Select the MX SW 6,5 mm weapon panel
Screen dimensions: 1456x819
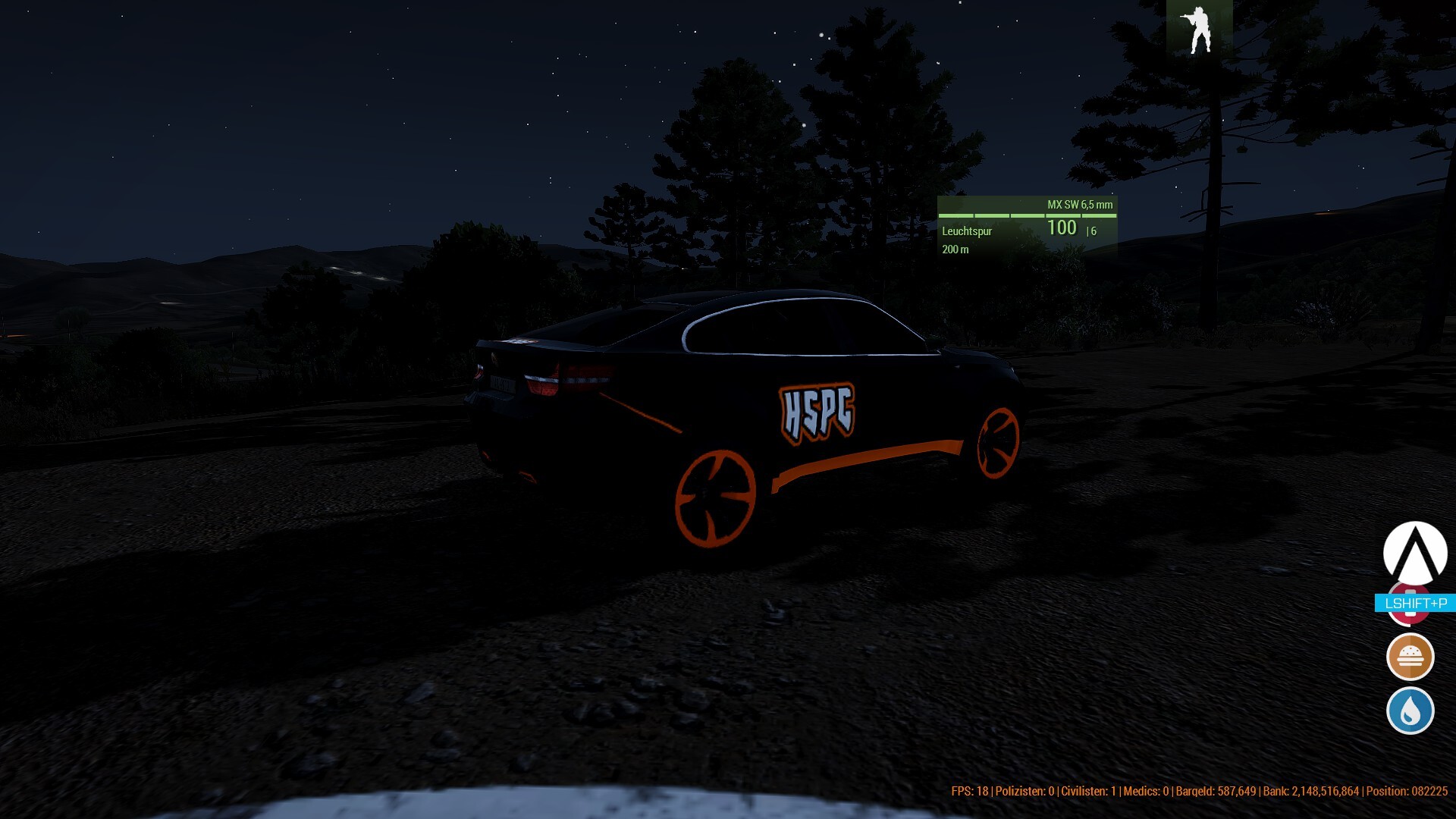(x=1027, y=227)
